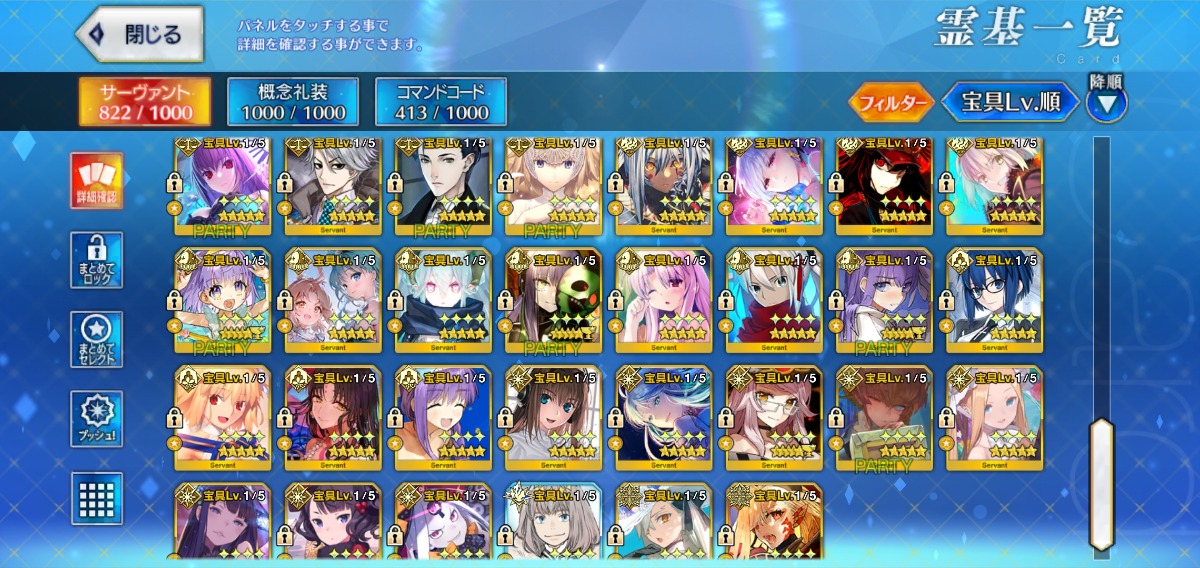Choose the blue-haired servant wearing glasses
The height and width of the screenshot is (568, 1200).
993,300
